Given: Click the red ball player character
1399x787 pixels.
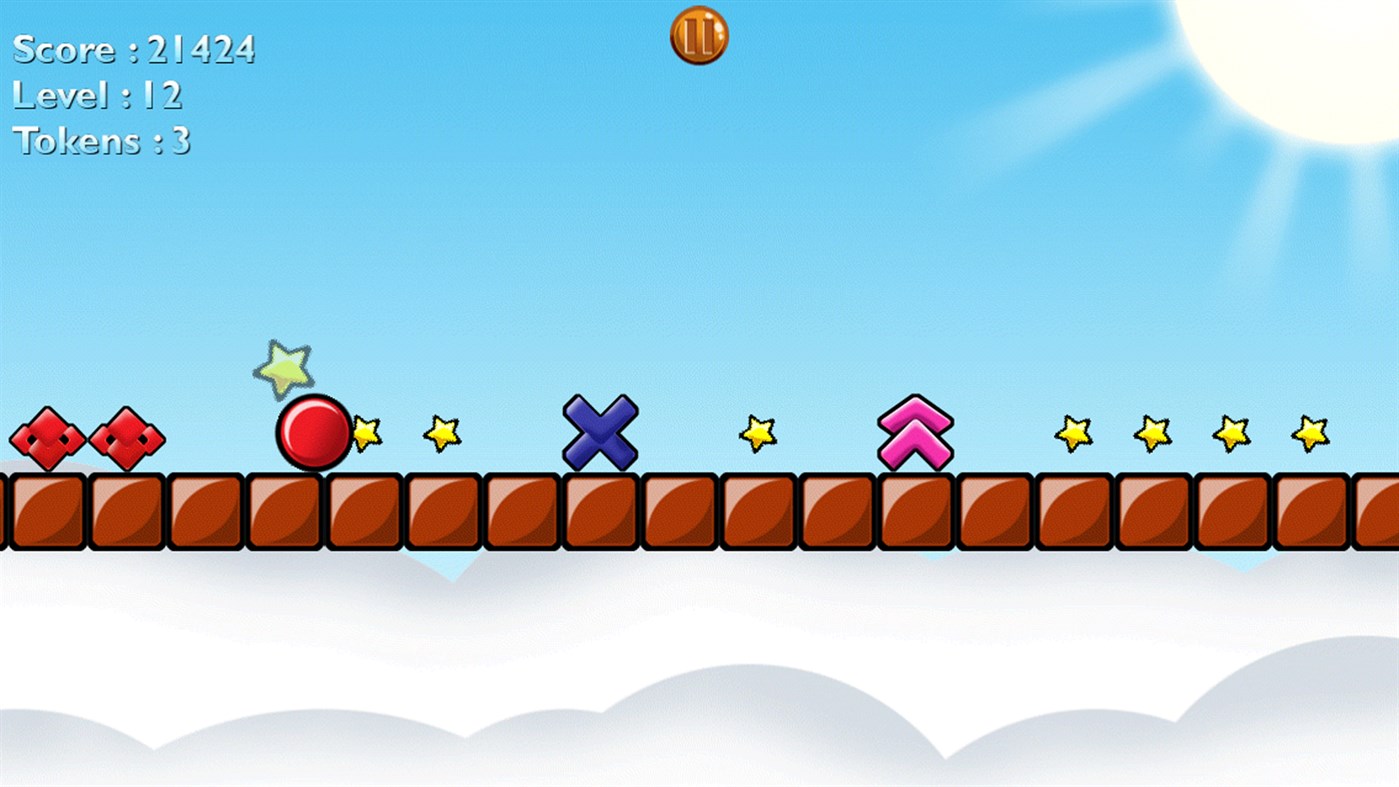Looking at the screenshot, I should point(316,432).
